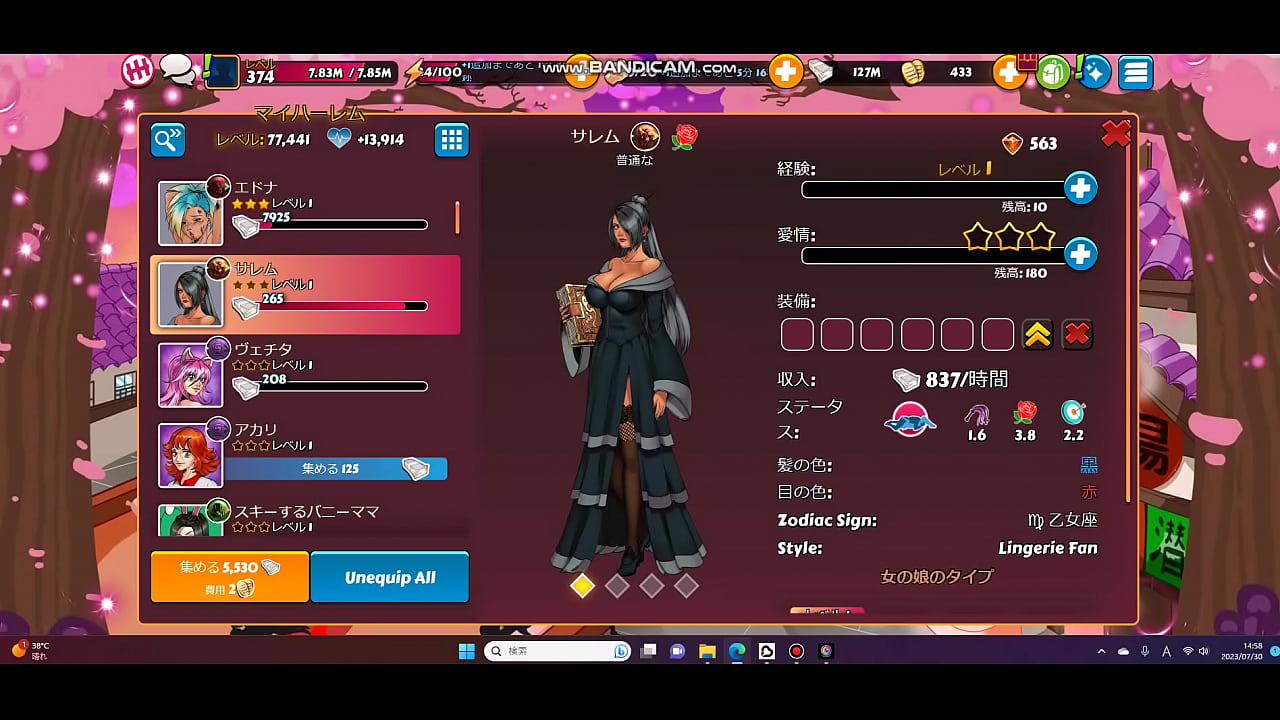This screenshot has width=1280, height=720.
Task: Collect 125 from アカリ
Action: pos(336,468)
